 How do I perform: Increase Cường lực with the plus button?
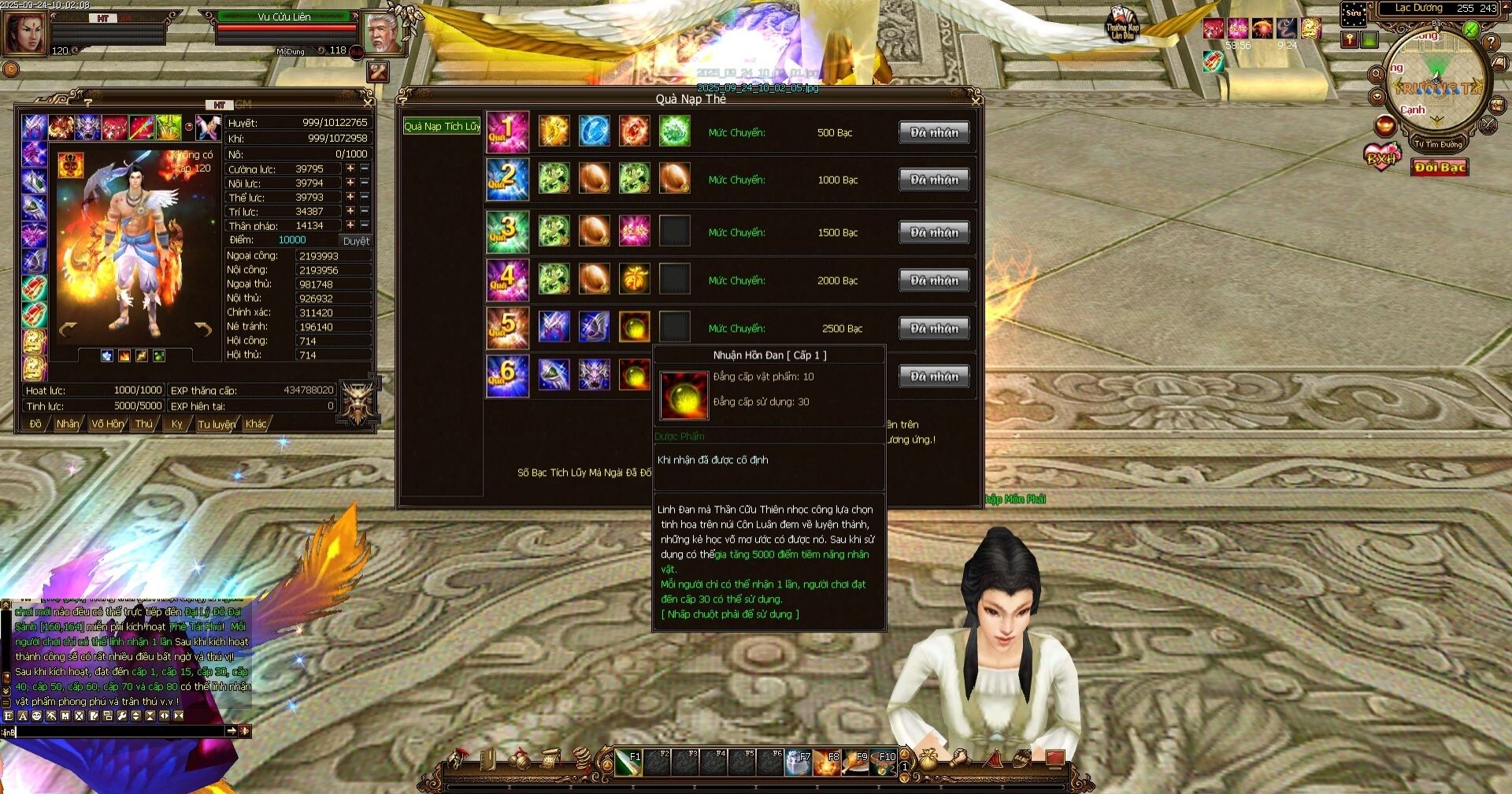(350, 169)
